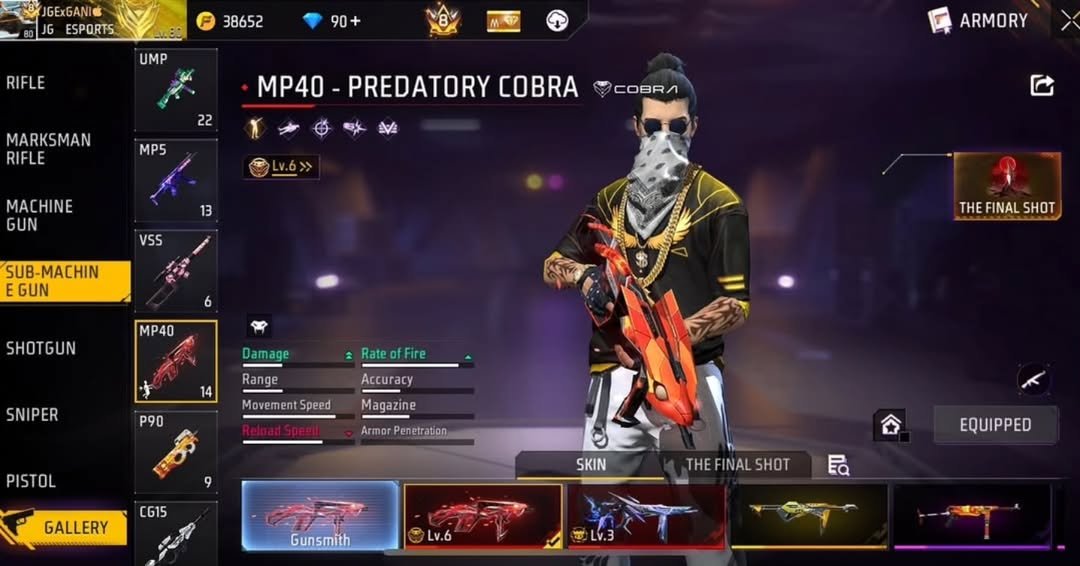Switch to the Machine Gun category

[40, 215]
